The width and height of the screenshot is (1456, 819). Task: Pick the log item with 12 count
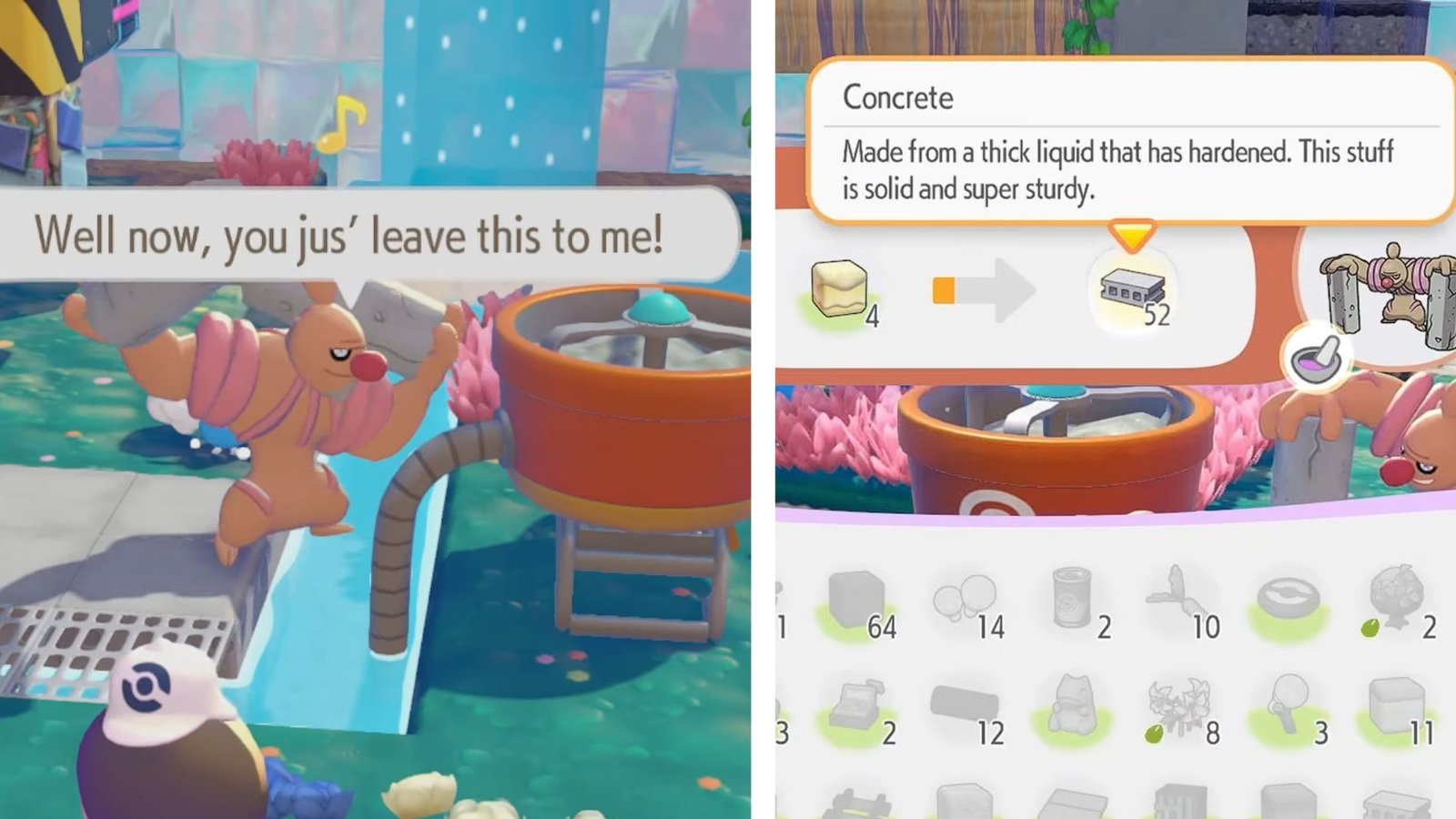pos(966,709)
